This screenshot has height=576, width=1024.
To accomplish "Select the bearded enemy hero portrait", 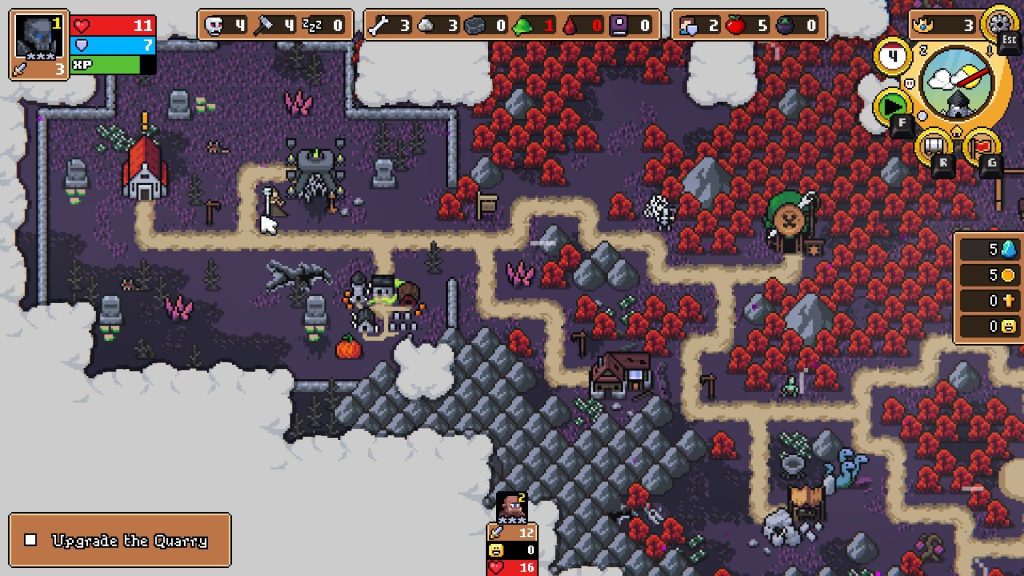I will coord(510,505).
